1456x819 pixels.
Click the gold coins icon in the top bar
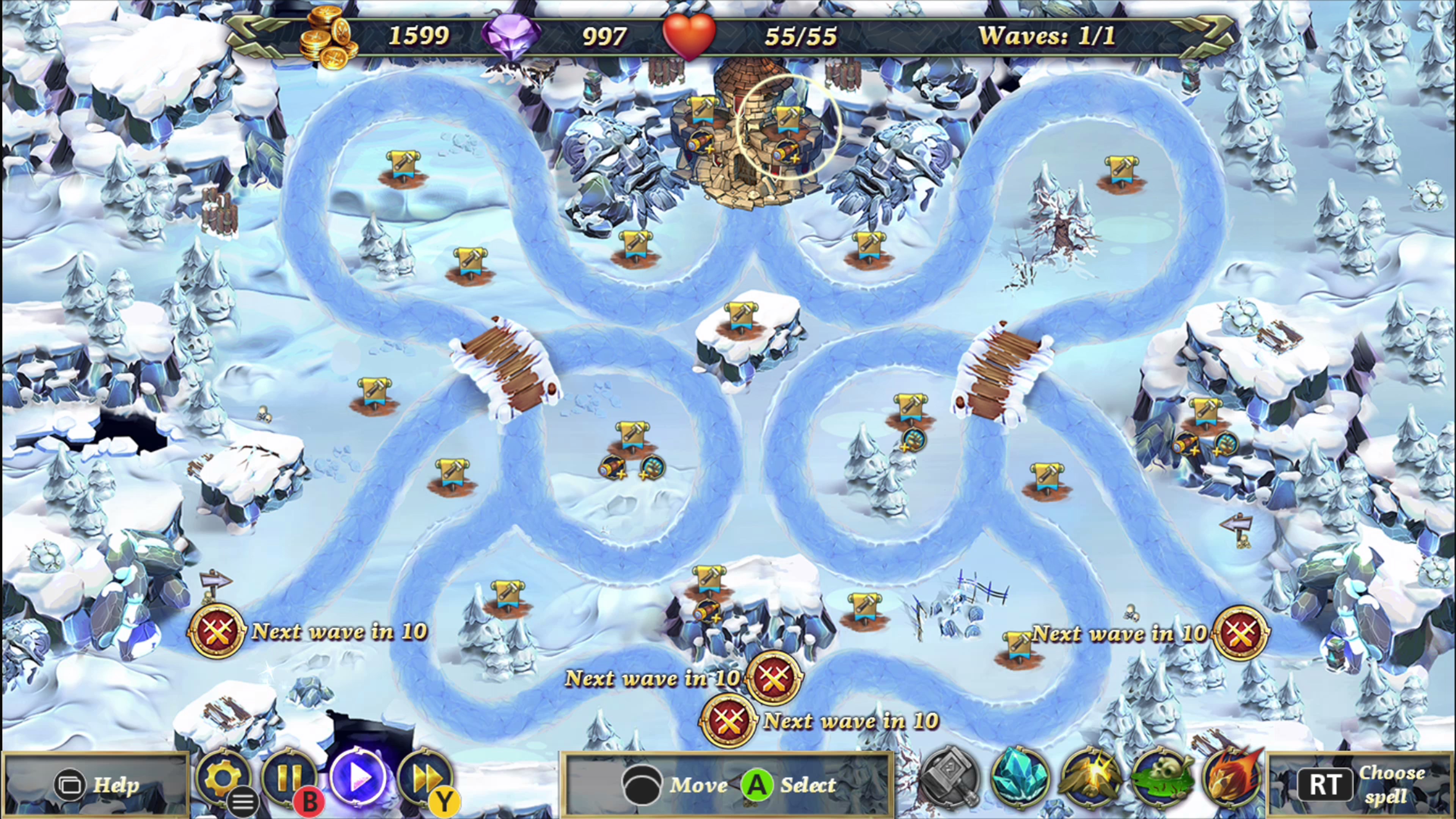click(327, 37)
